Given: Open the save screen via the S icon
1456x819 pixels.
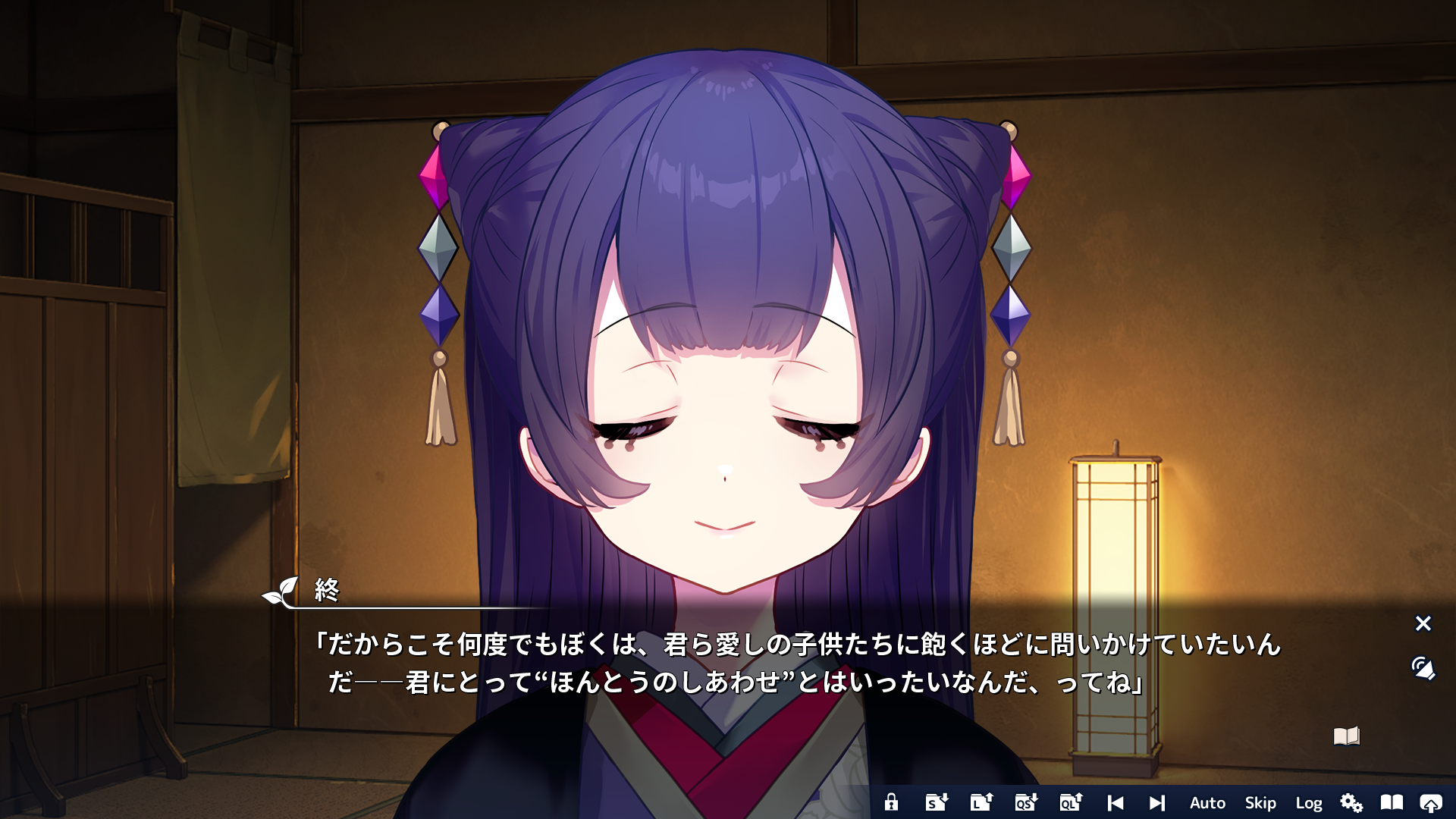Looking at the screenshot, I should tap(936, 802).
